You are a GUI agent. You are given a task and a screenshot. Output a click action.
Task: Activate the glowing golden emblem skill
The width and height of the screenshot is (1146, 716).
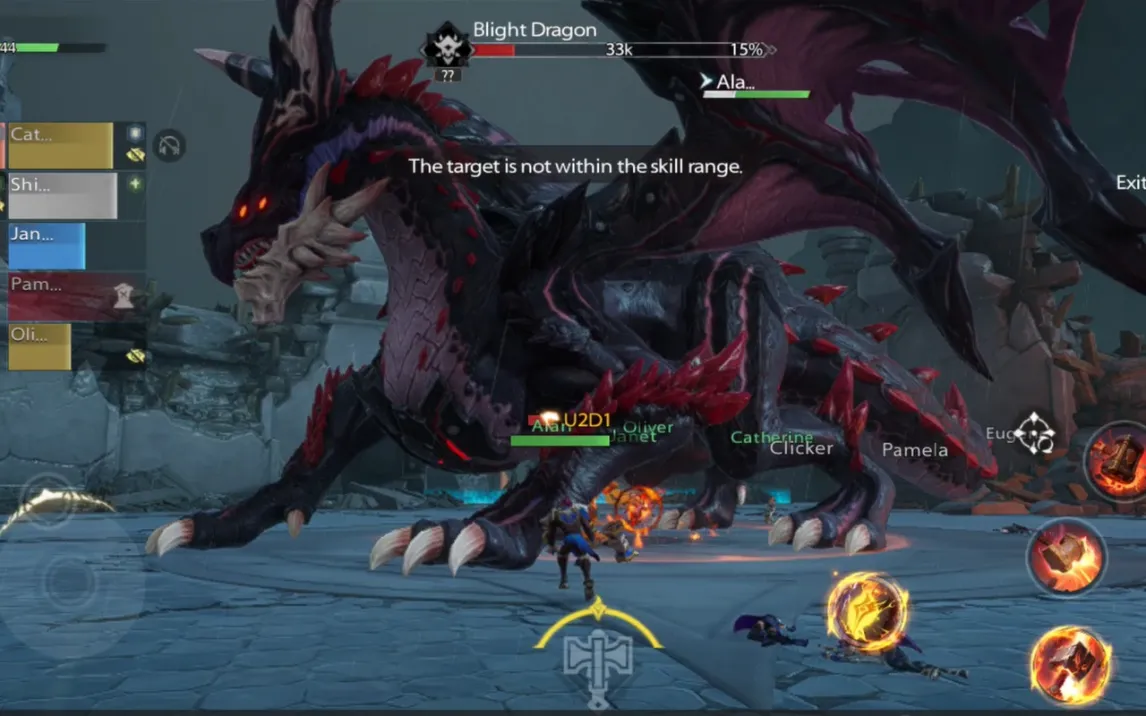(867, 613)
